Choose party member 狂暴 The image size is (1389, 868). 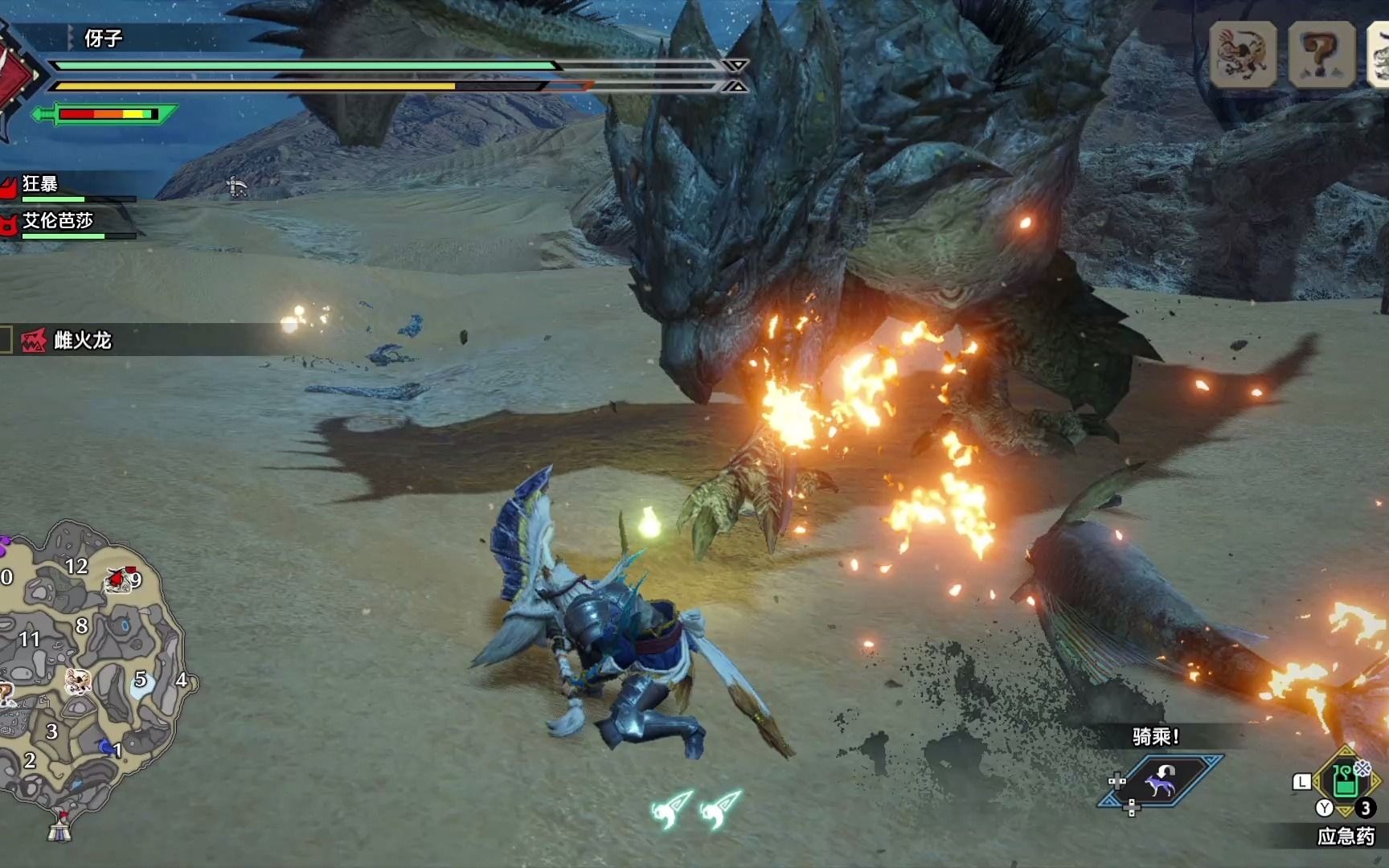(40, 185)
